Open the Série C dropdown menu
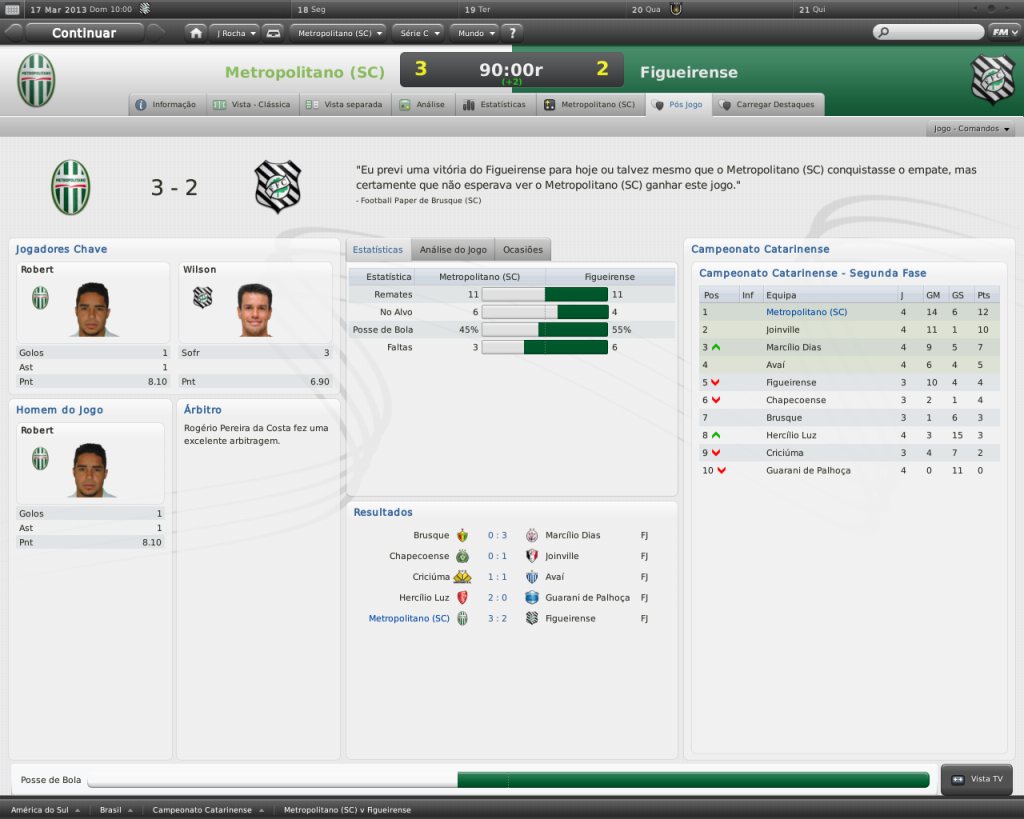This screenshot has width=1024, height=819. (x=418, y=33)
